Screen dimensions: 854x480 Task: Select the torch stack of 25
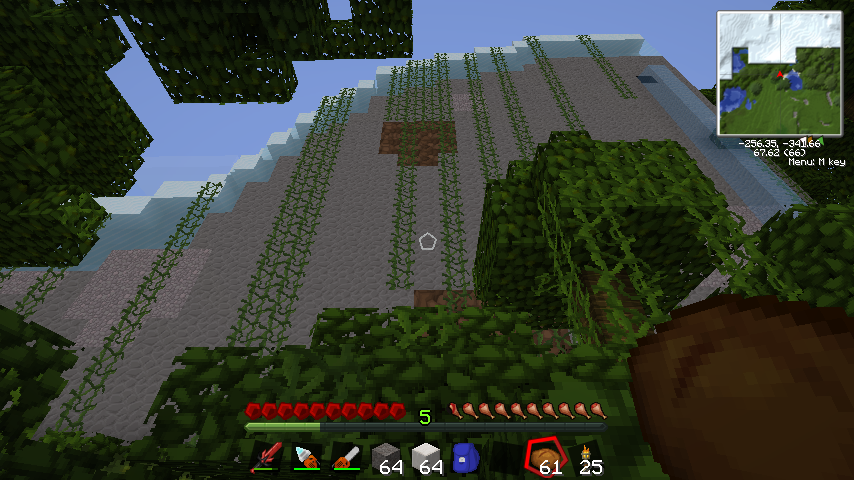point(588,459)
